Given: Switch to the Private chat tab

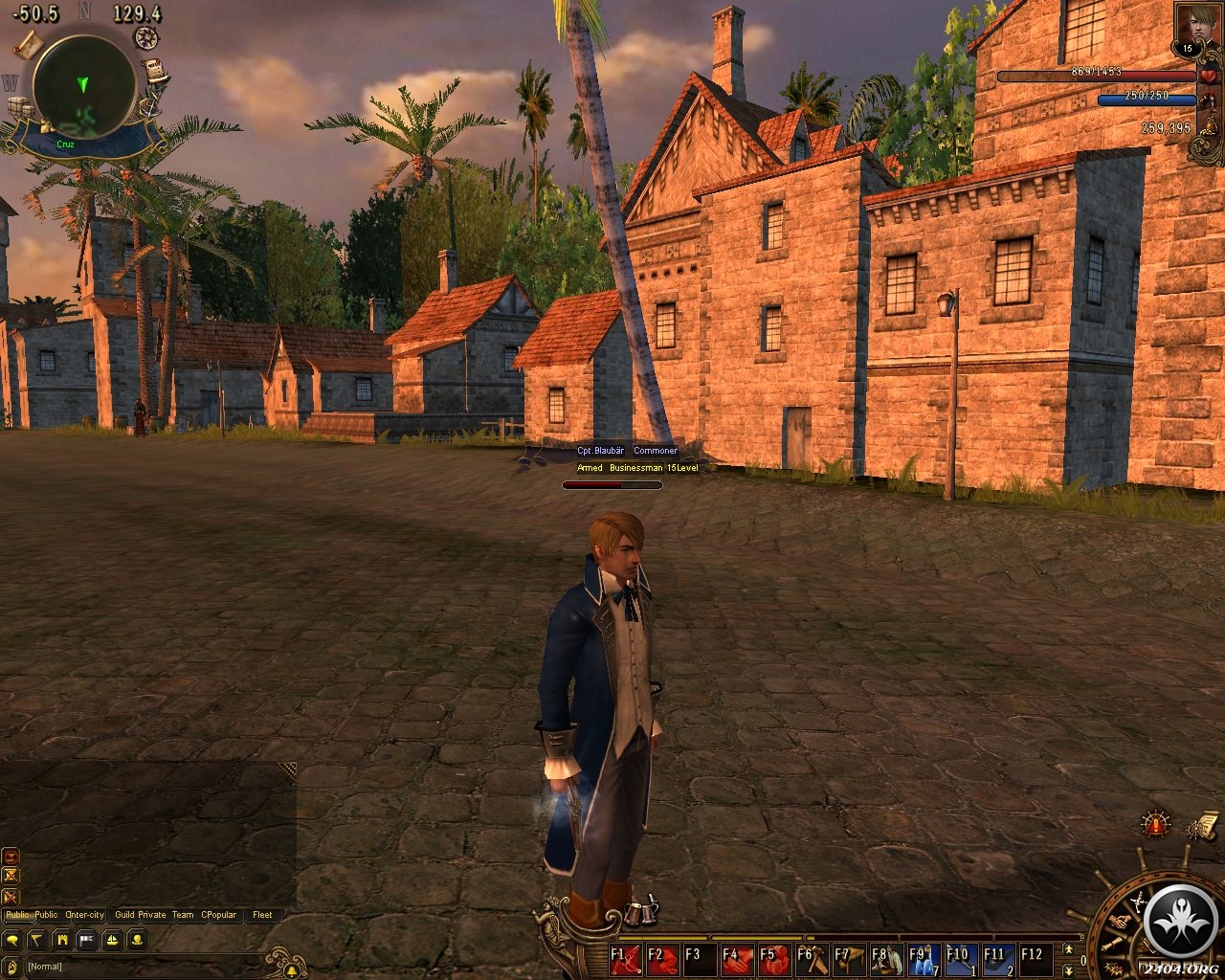Looking at the screenshot, I should 153,915.
